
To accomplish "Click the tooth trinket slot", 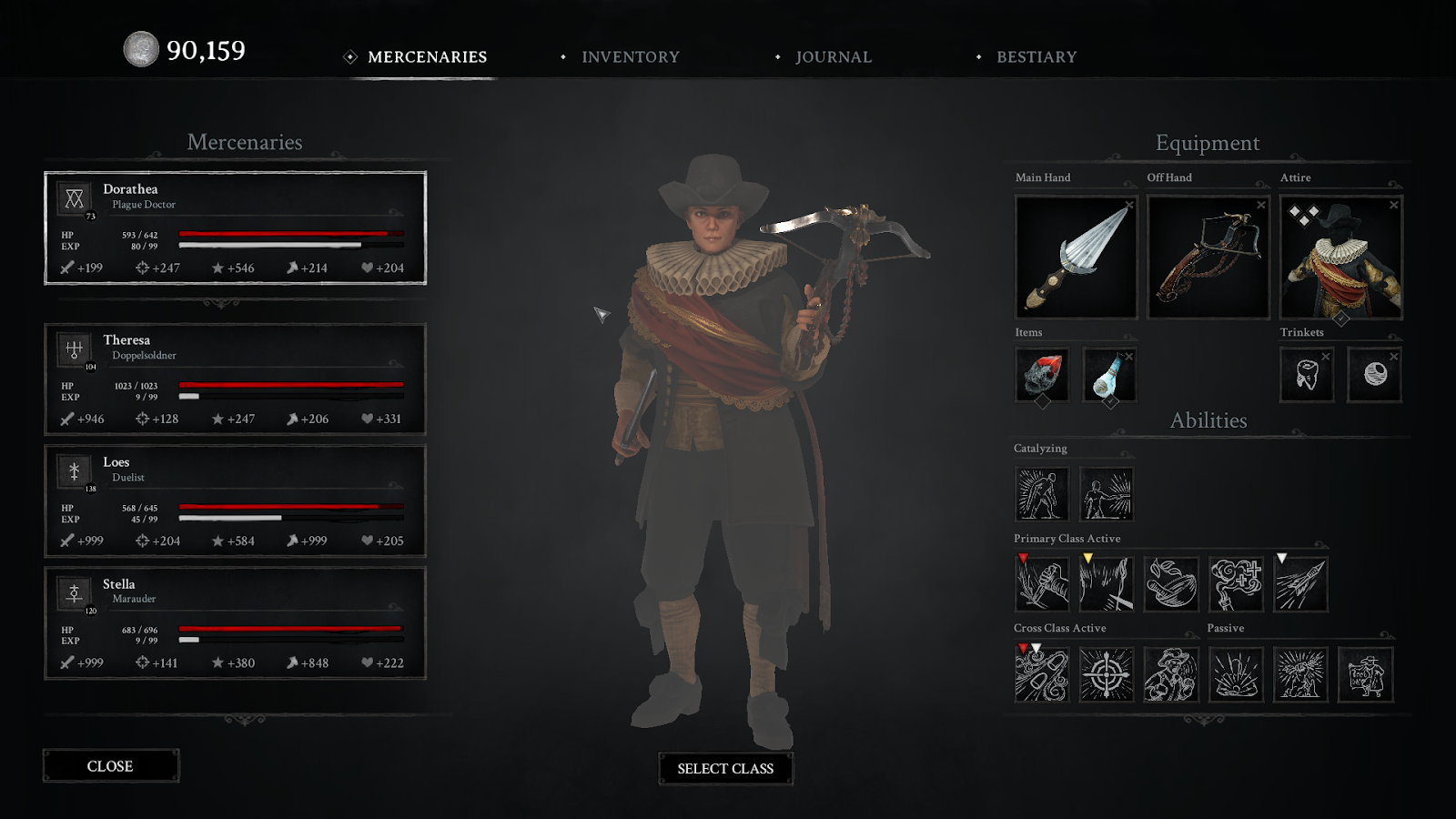I will point(1307,374).
